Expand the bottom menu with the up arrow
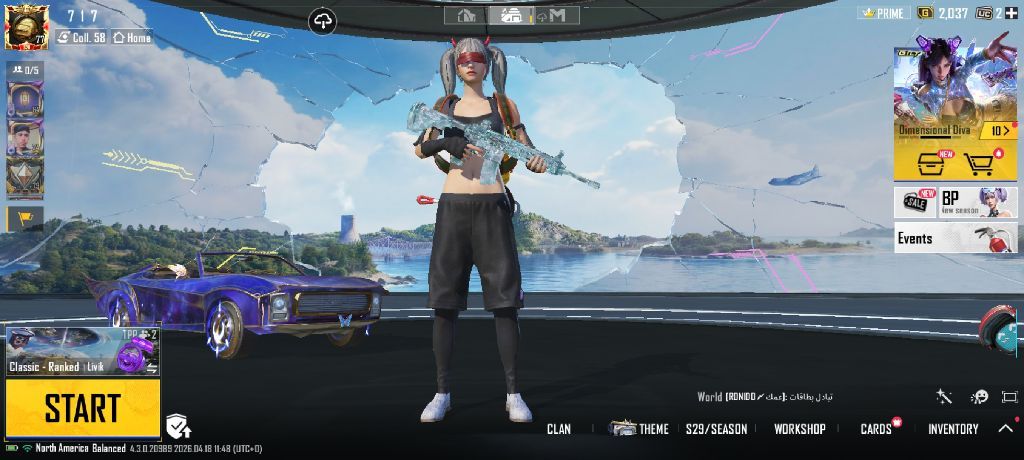 1006,429
